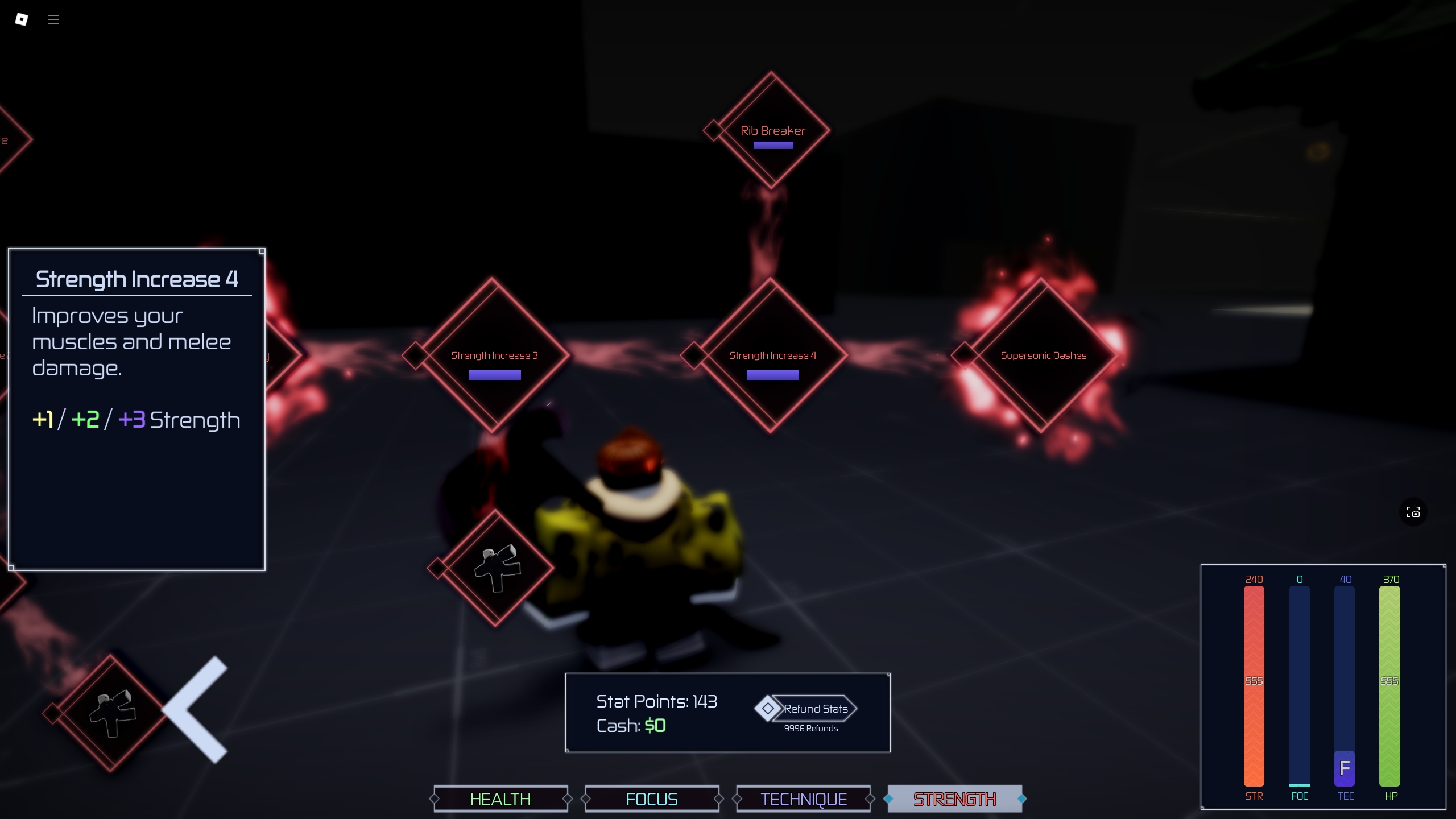The width and height of the screenshot is (1456, 819).
Task: Switch to the HEALTH tab
Action: pyautogui.click(x=500, y=799)
